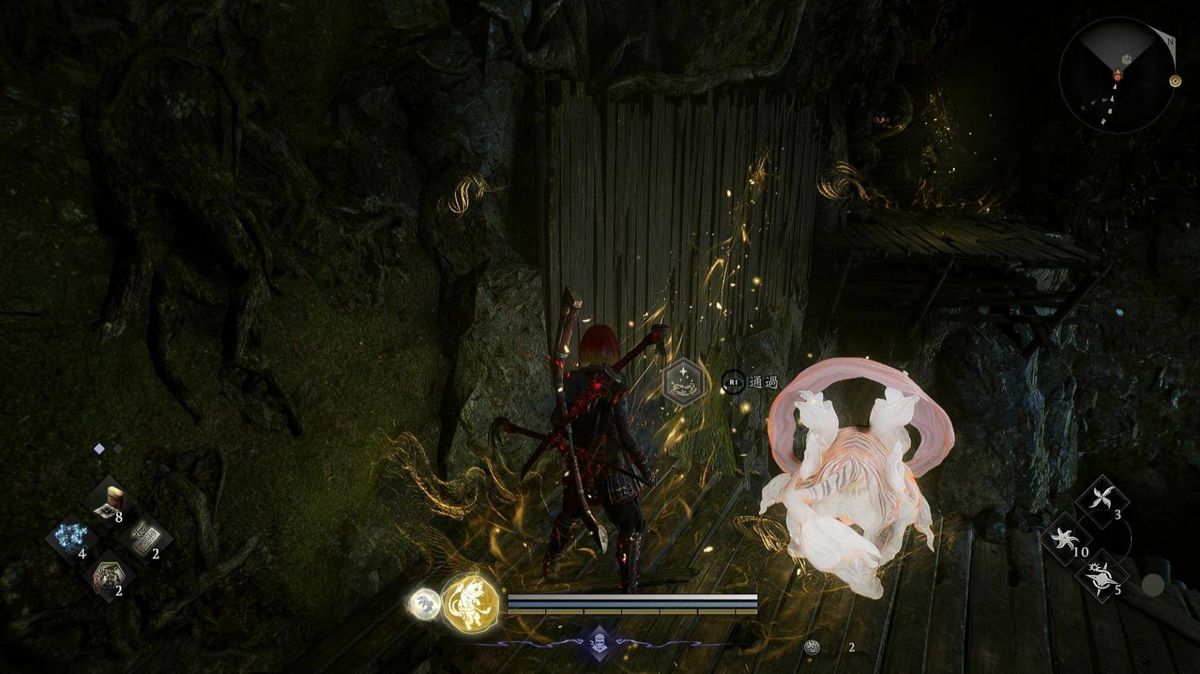Click the round coin icon beside 2
Image resolution: width=1200 pixels, height=674 pixels.
click(x=813, y=647)
